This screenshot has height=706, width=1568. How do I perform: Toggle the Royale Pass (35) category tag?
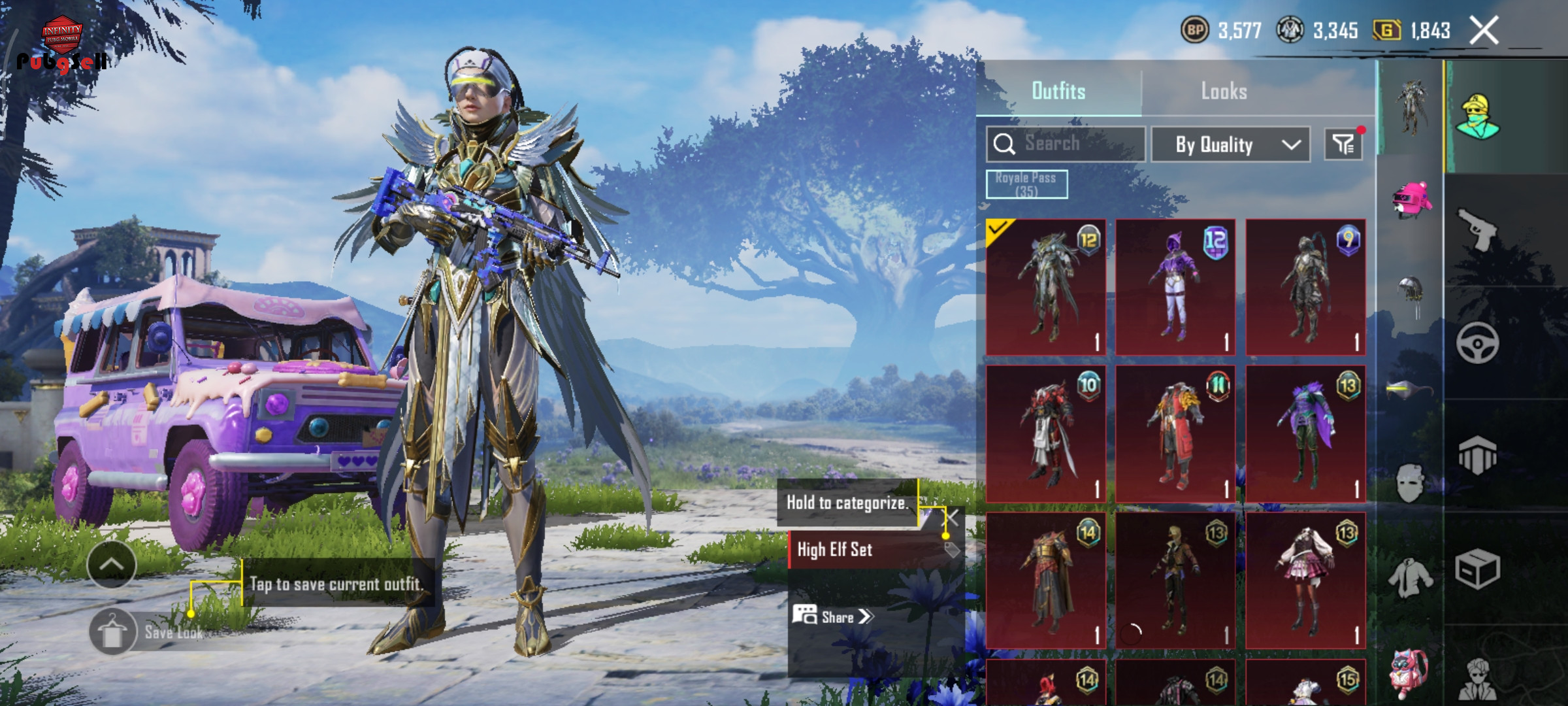click(1026, 184)
